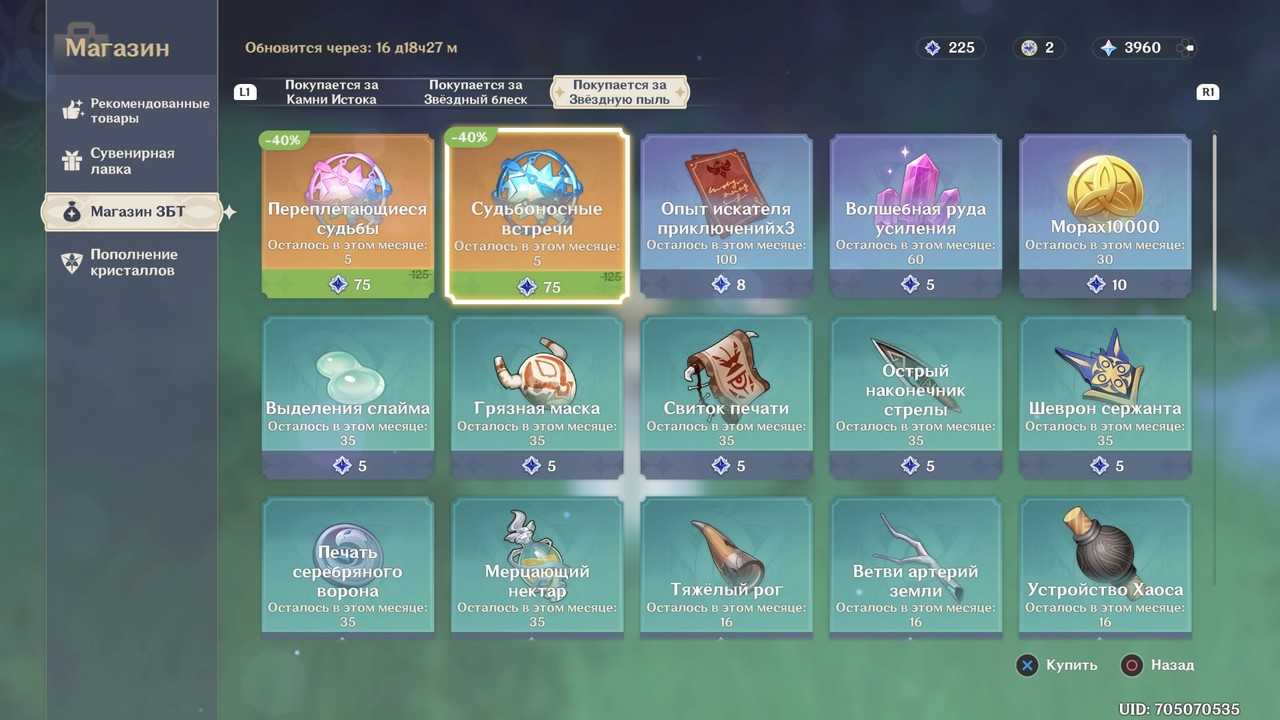Select the Переплетающиеся судьбы item
Viewport: 1280px width, 720px height.
(348, 216)
